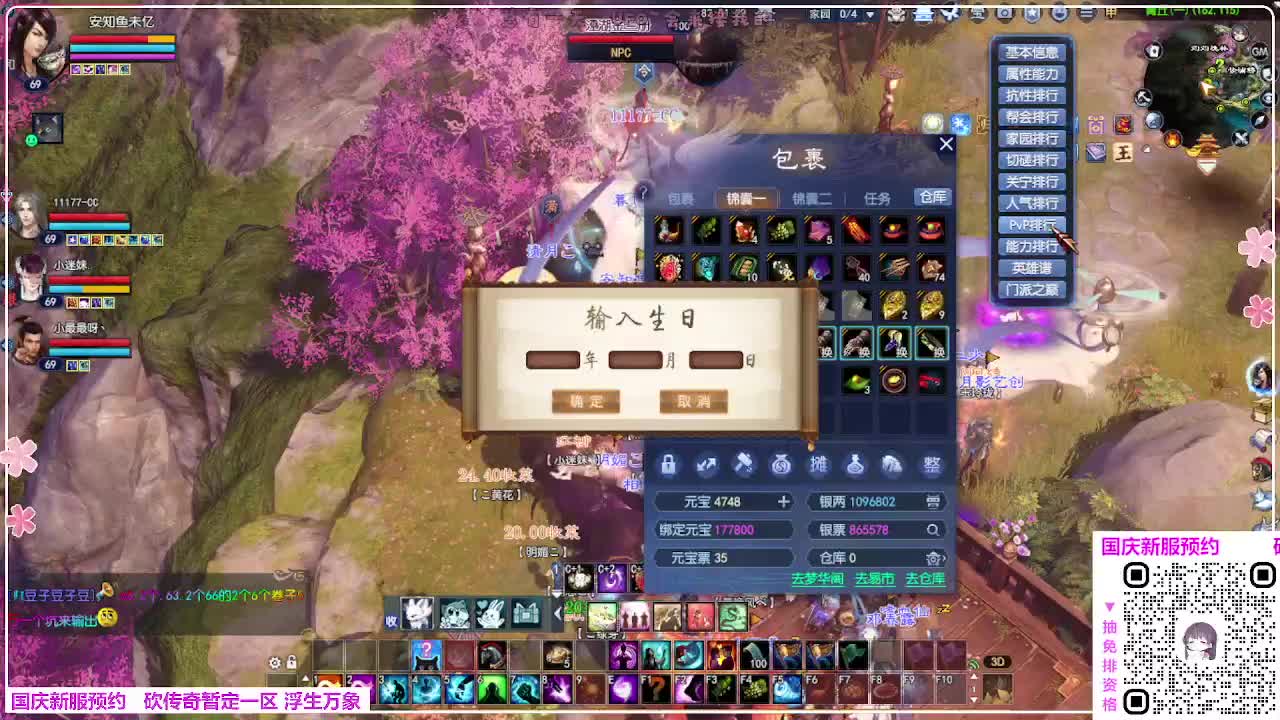Open warehouse settings gear beside 仓库 0
Screen dimensions: 1280x720
tap(934, 558)
